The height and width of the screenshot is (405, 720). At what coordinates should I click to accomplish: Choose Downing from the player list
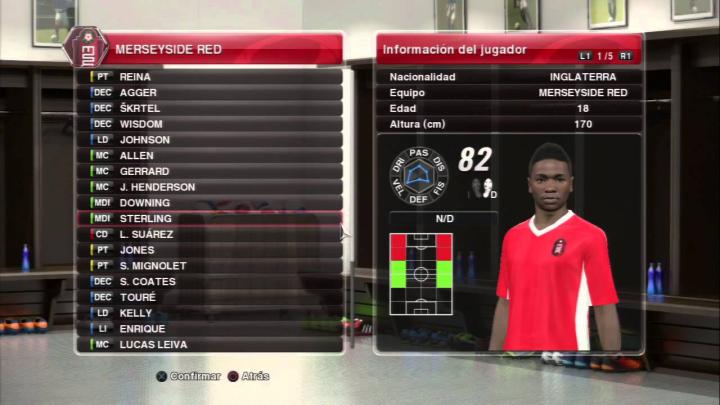point(210,203)
